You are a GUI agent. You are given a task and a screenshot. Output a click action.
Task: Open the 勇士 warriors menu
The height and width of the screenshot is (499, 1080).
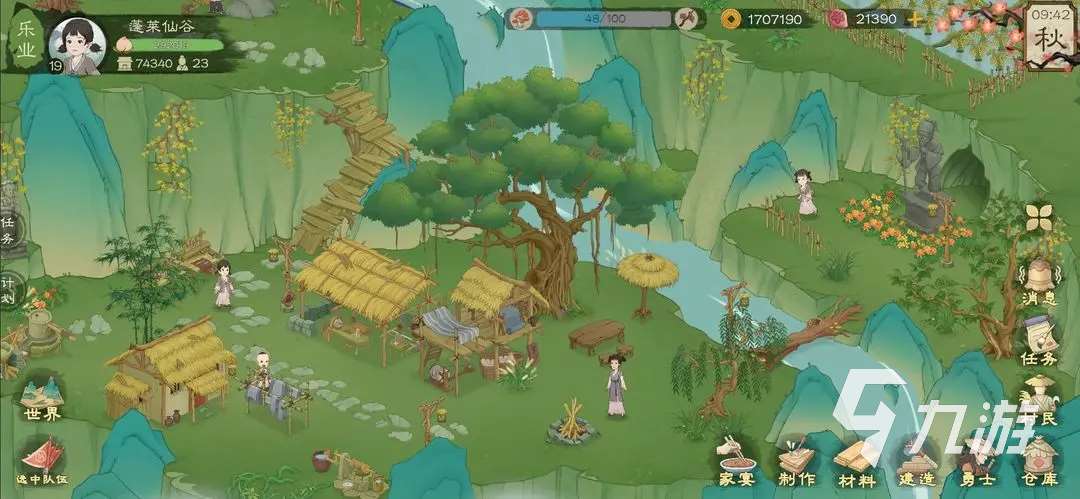[976, 461]
